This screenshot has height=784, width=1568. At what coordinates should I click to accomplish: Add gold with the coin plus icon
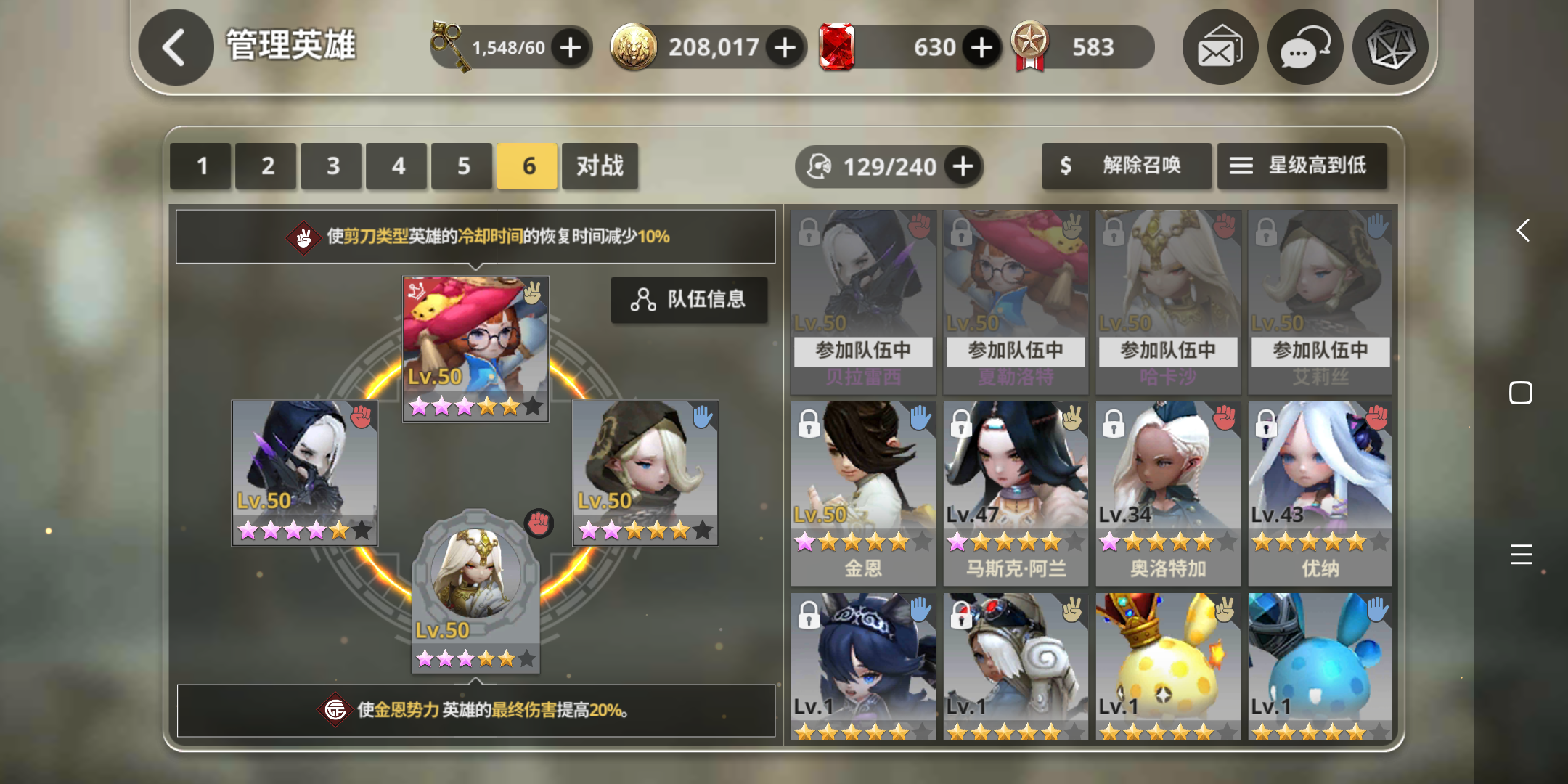[783, 46]
